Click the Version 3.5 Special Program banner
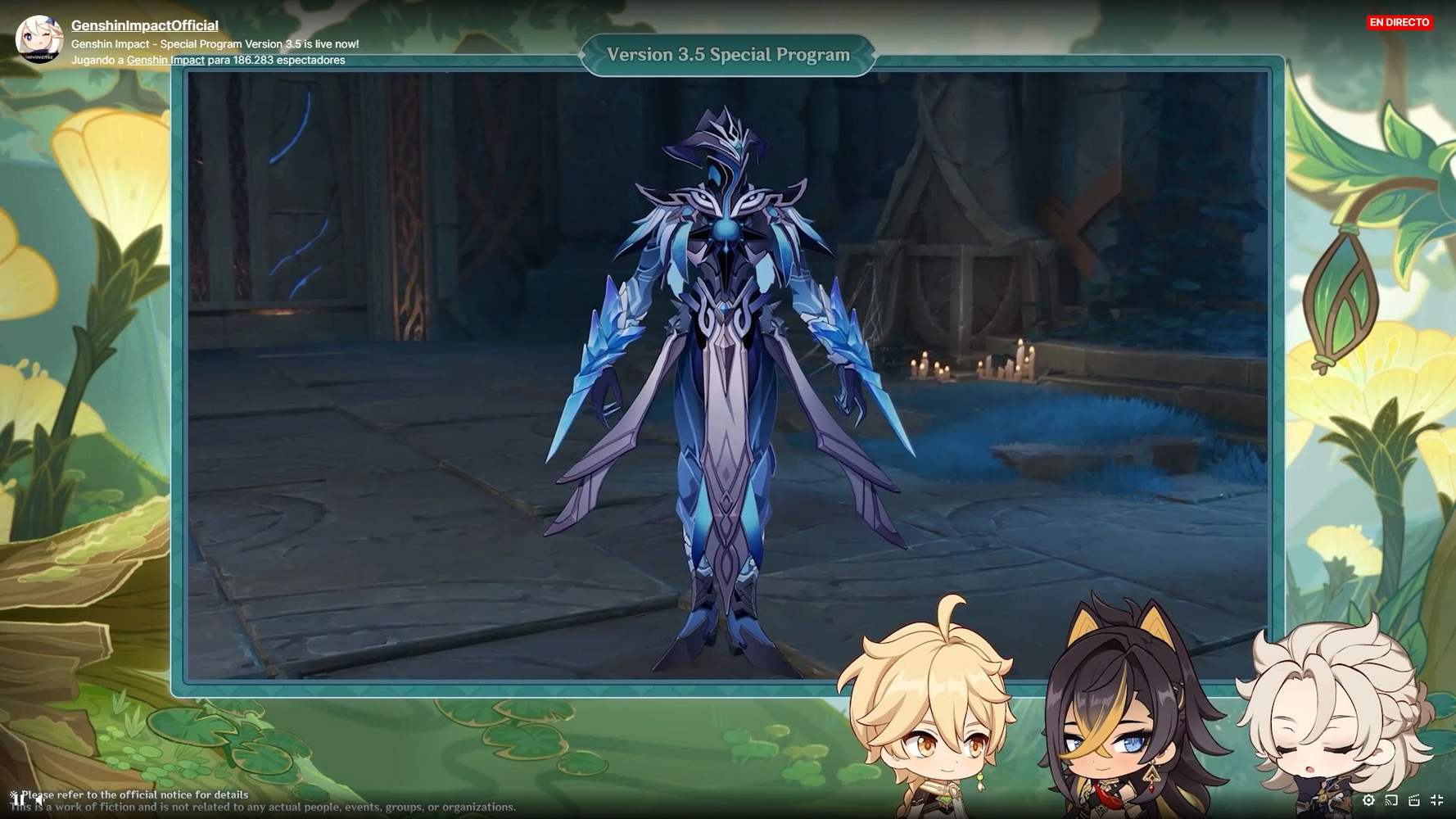This screenshot has height=819, width=1456. click(728, 55)
